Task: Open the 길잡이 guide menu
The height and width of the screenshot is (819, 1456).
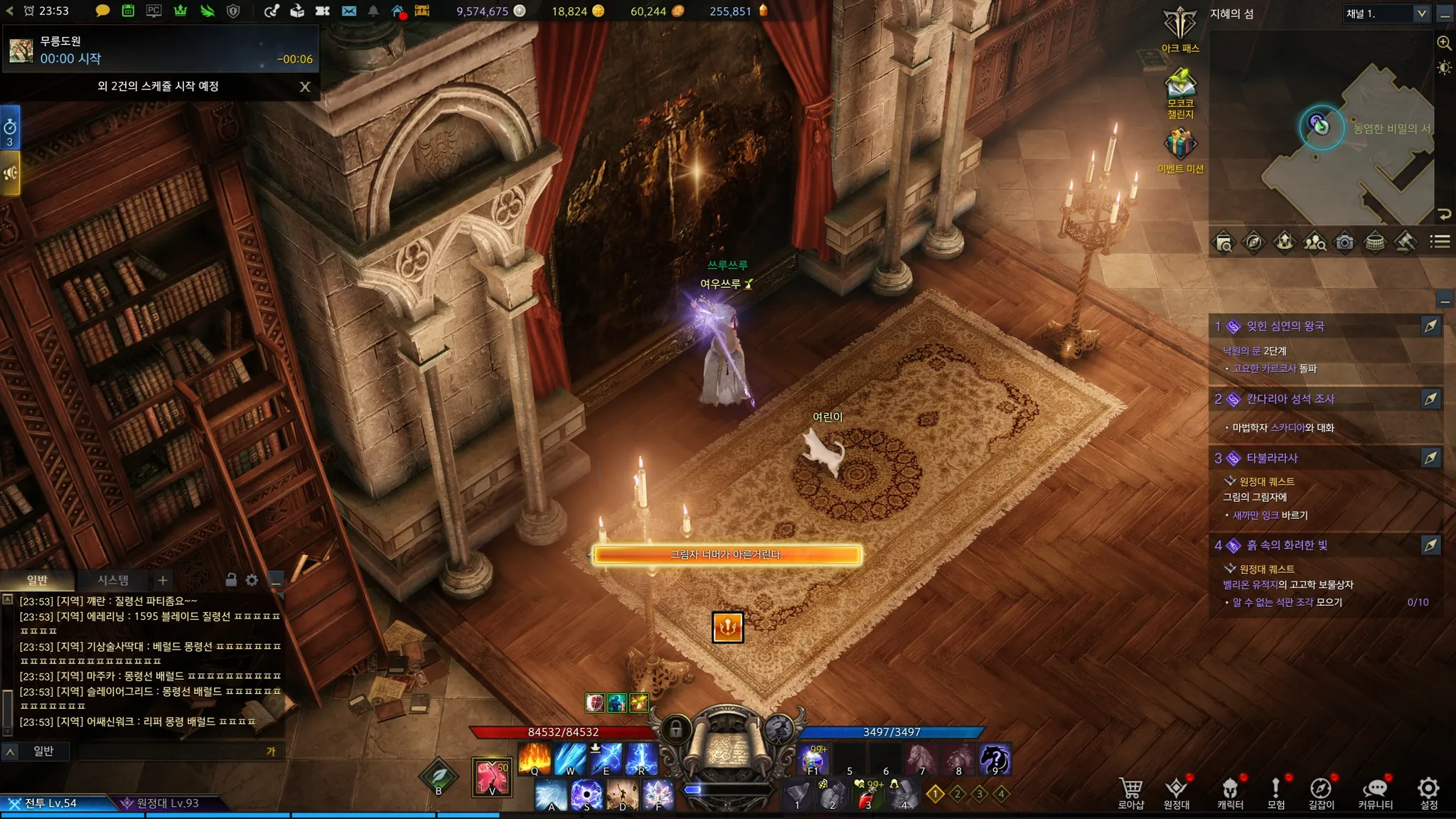Action: coord(1321,792)
